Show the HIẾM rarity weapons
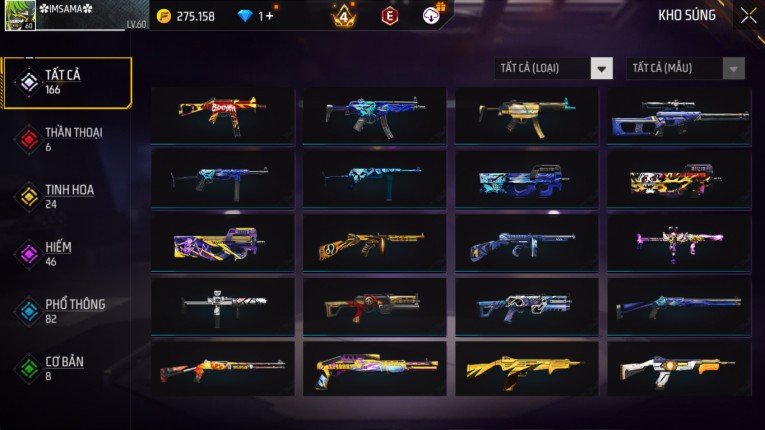The image size is (765, 430). click(66, 252)
